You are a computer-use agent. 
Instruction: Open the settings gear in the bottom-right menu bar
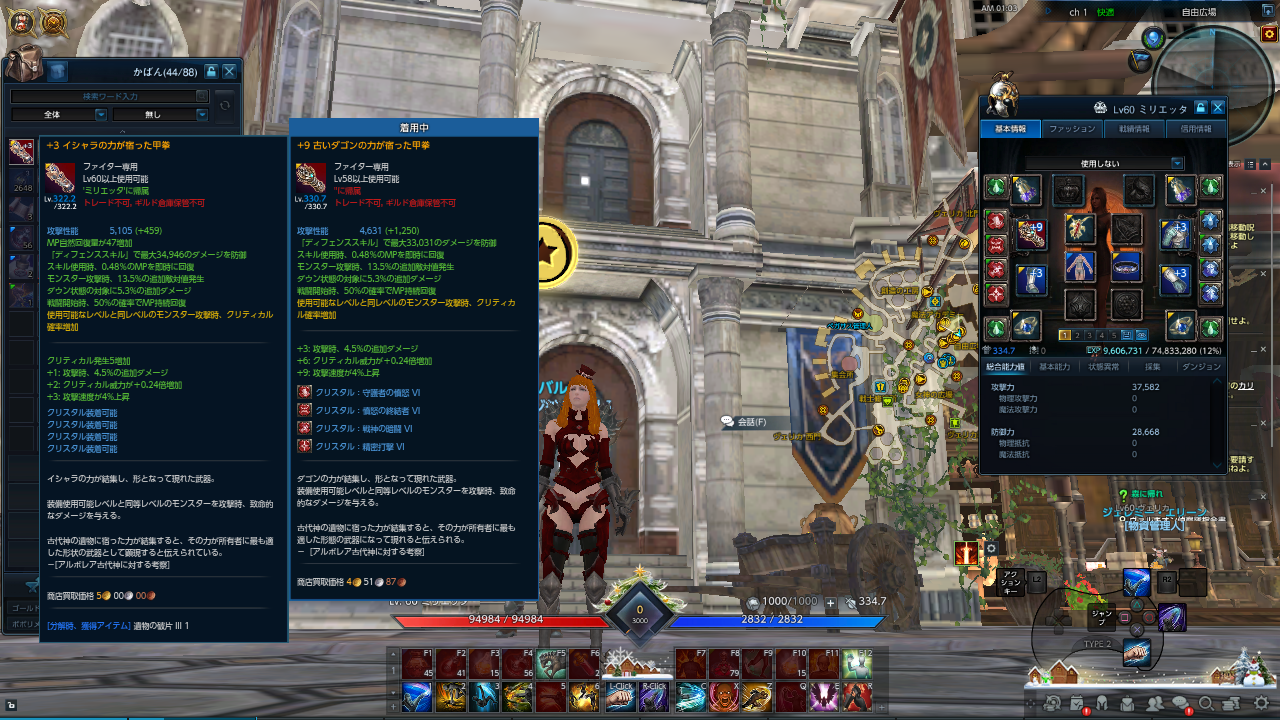point(1261,703)
